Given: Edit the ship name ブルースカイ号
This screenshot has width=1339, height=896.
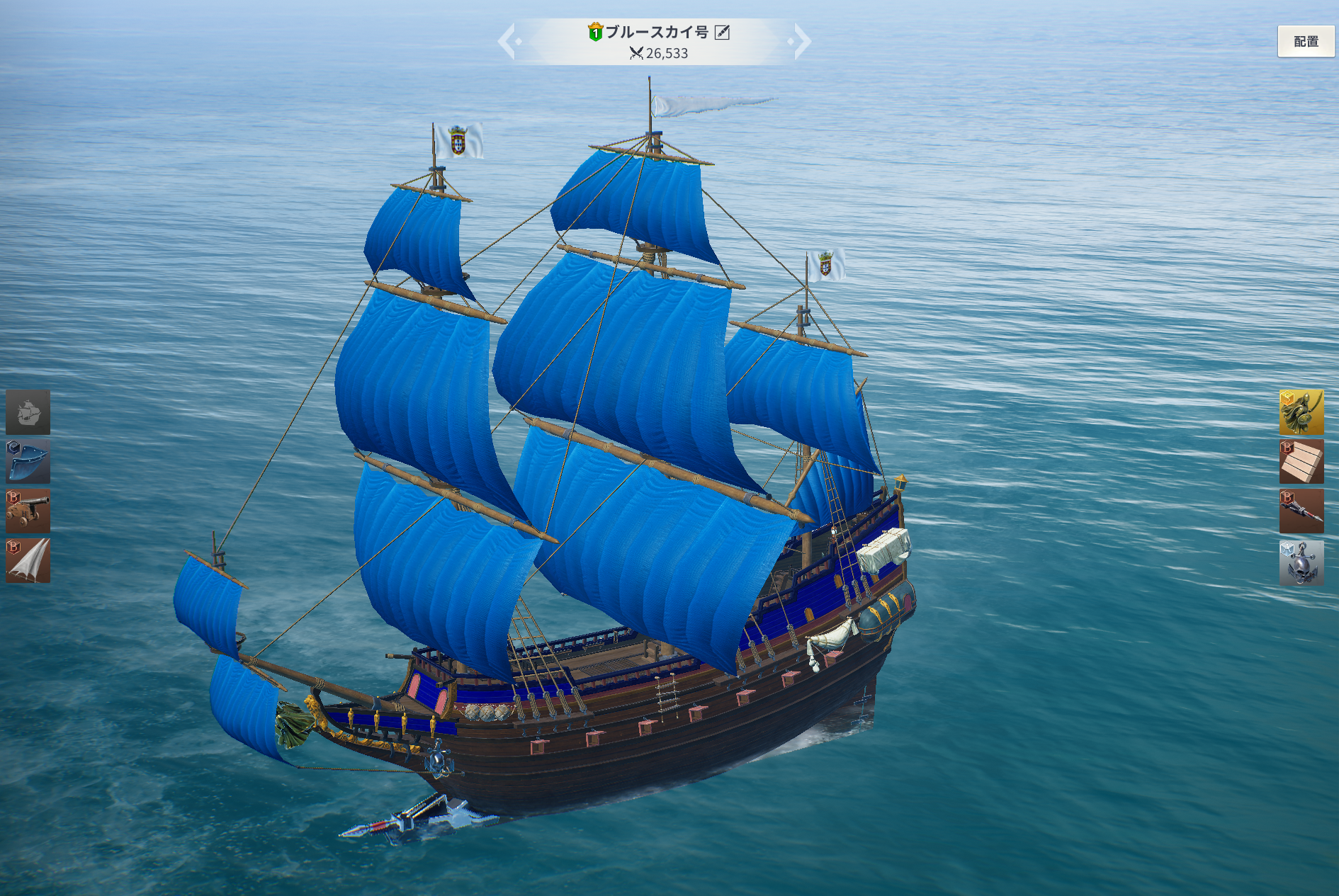Looking at the screenshot, I should click(x=722, y=32).
